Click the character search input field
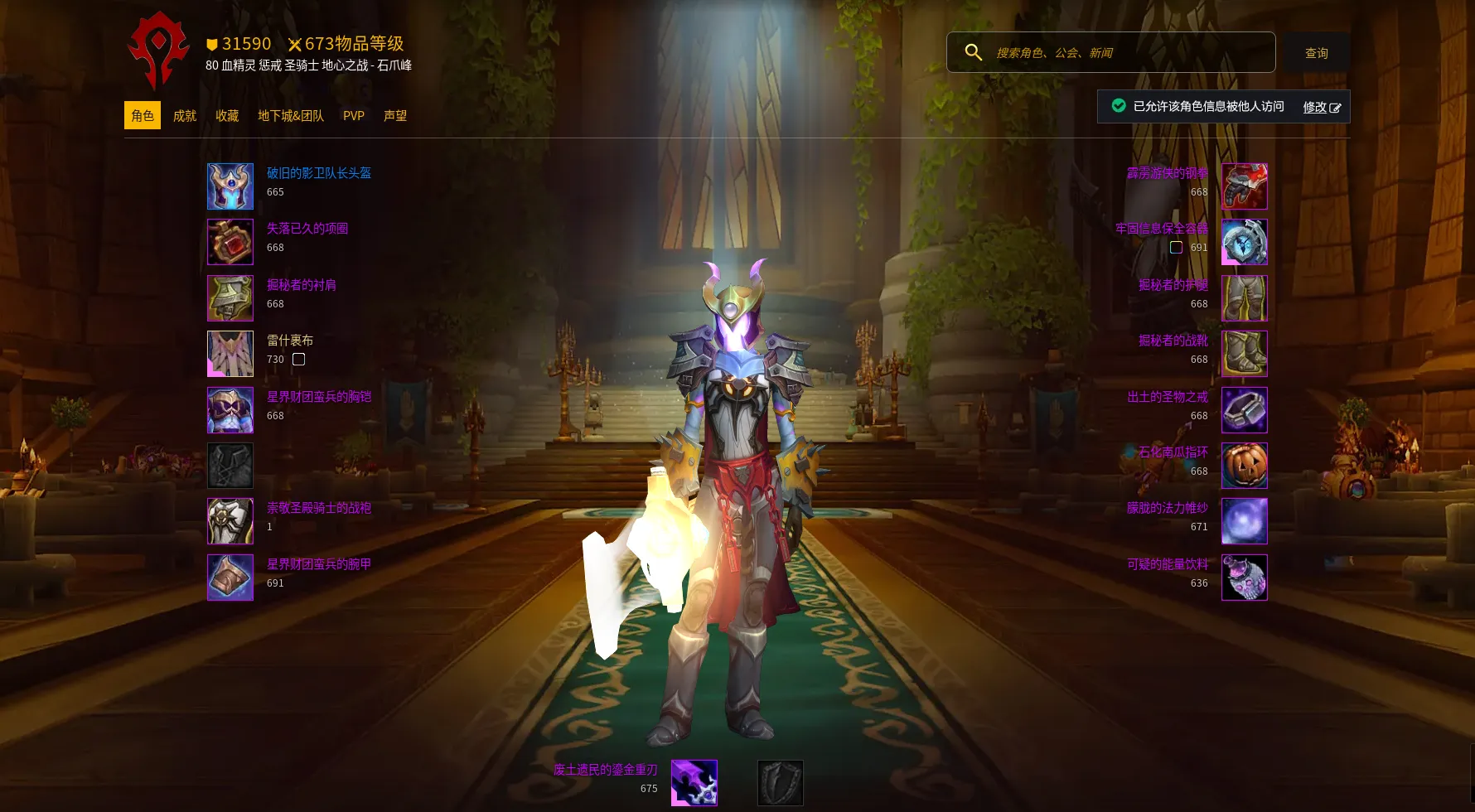The image size is (1475, 812). [1127, 53]
